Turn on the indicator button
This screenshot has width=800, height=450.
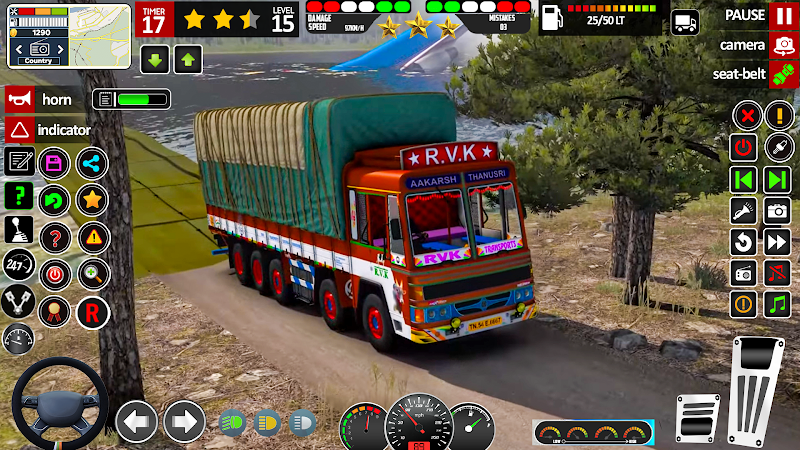[20, 130]
